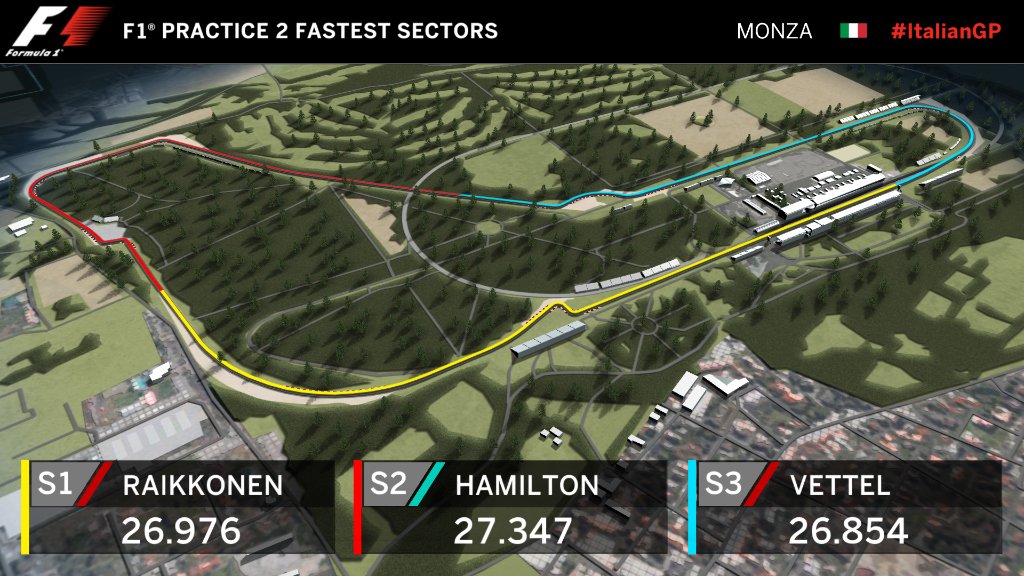Choose the S2 Hamilton sector panel
Viewport: 1024px width, 576px height.
pos(512,508)
